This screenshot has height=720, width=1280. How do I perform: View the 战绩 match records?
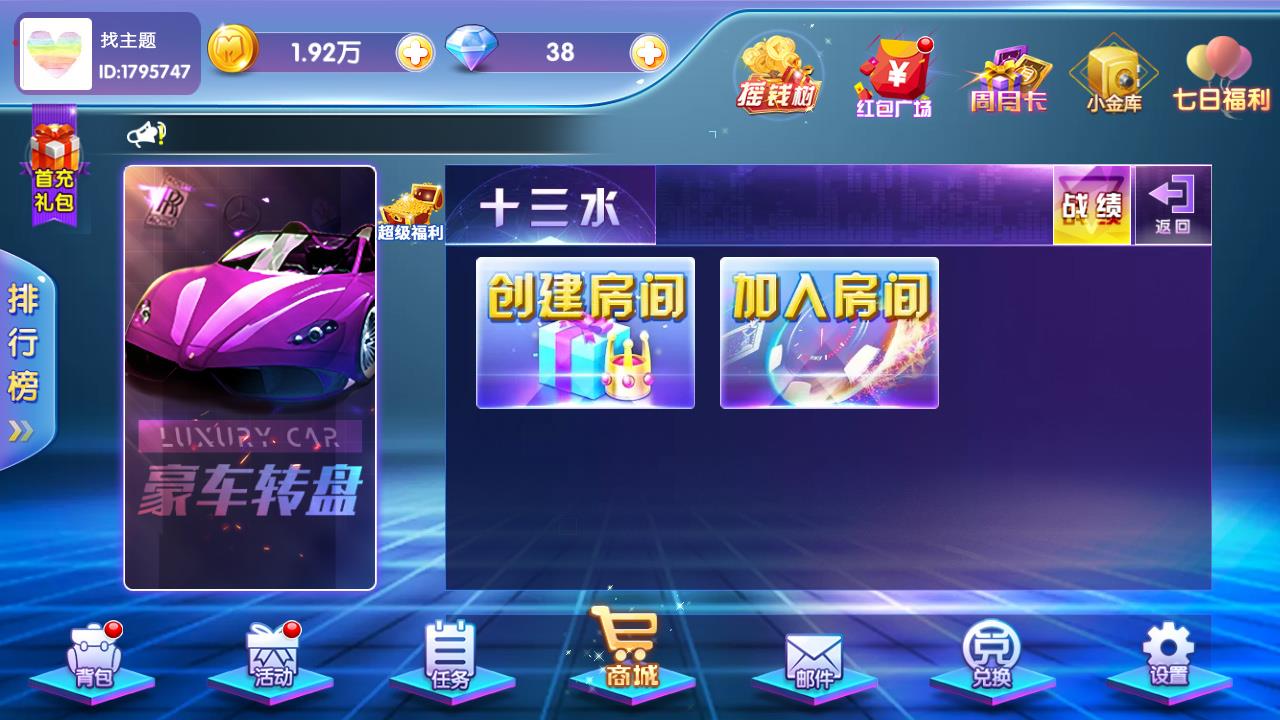point(1093,203)
